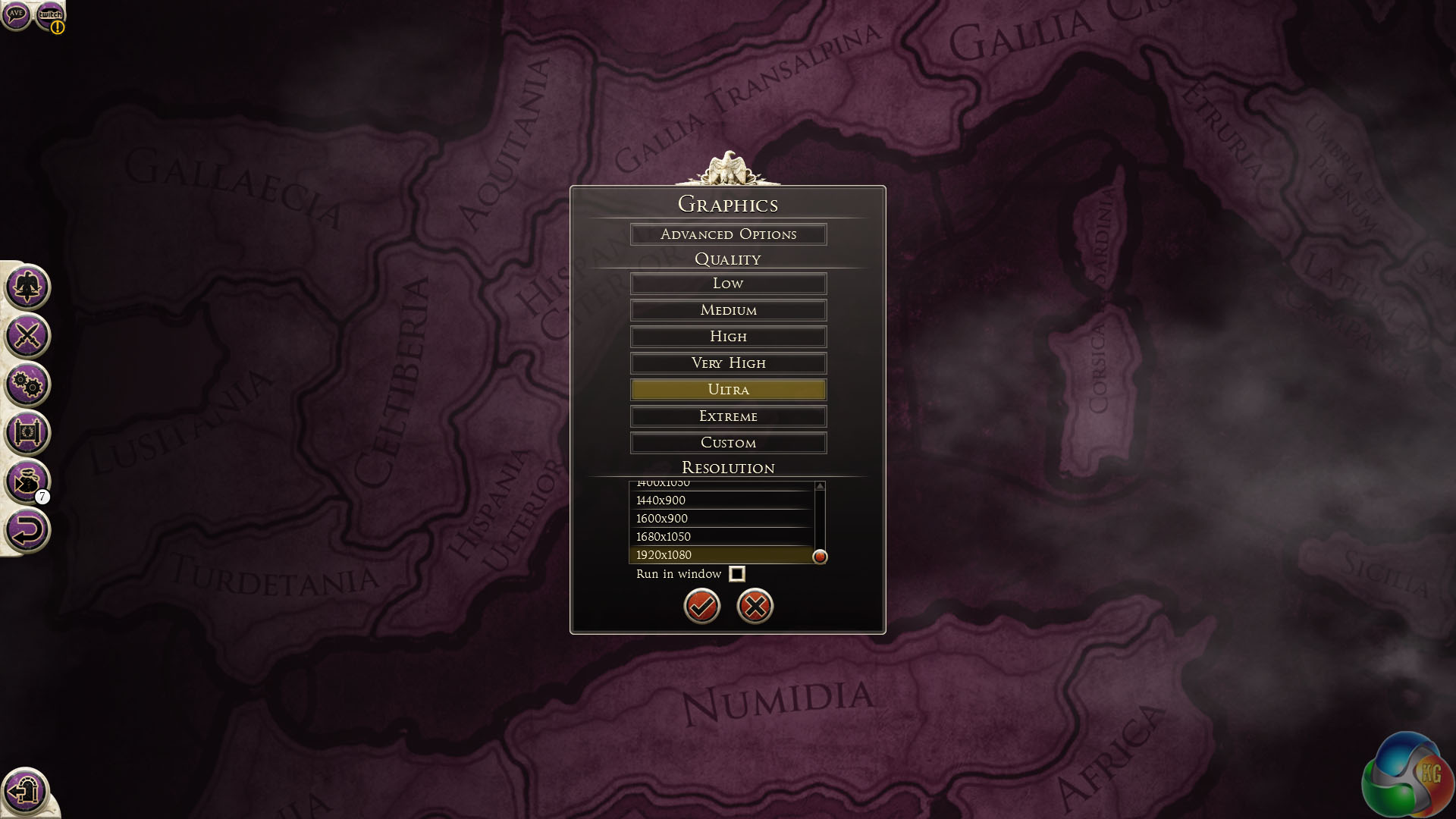Switch quality to Very High
The image size is (1456, 819).
[728, 363]
